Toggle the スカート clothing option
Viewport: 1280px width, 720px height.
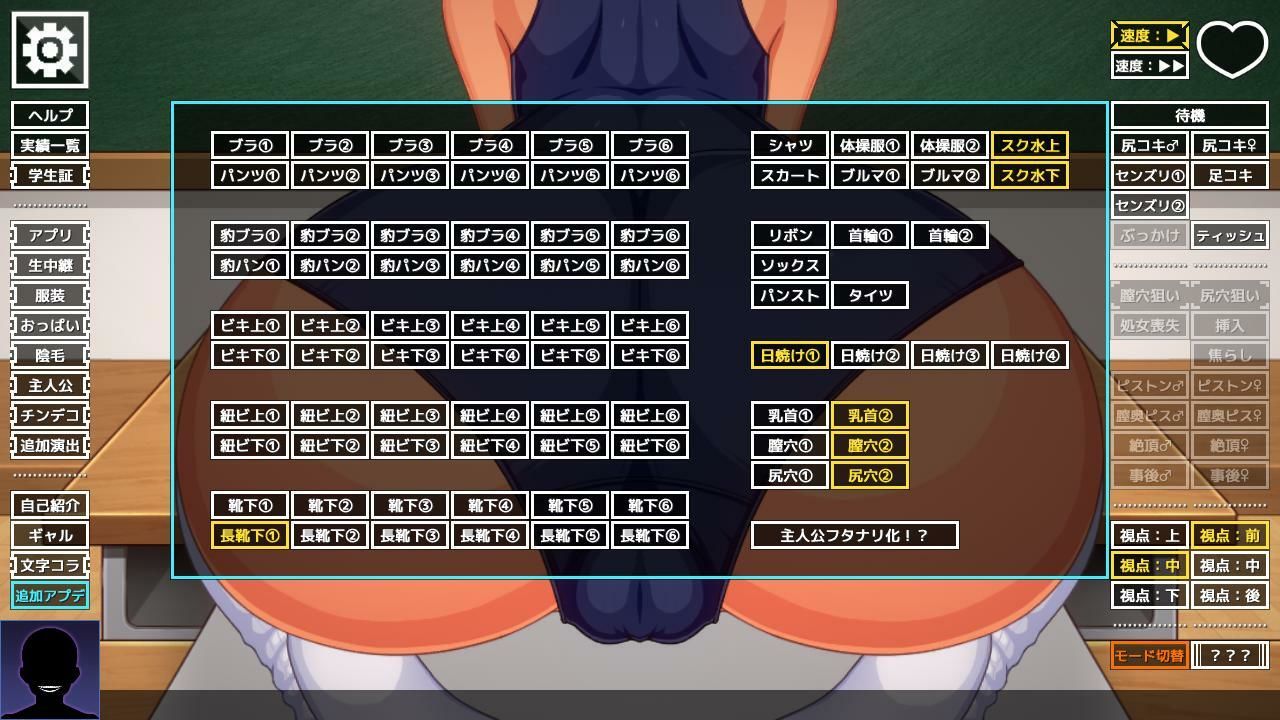pos(790,175)
